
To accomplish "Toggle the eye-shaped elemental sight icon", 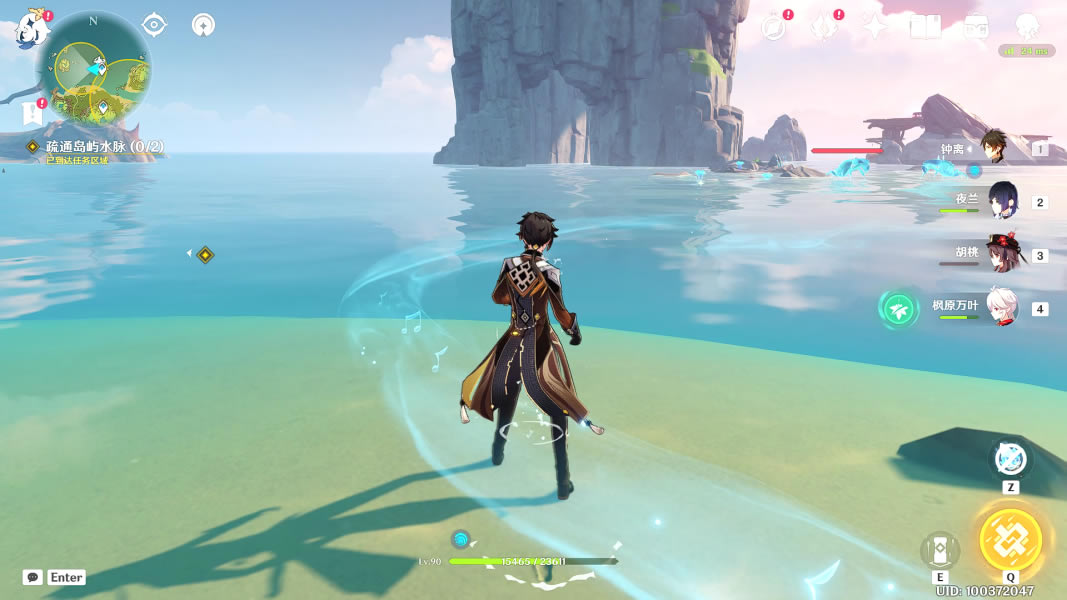I will pos(154,24).
